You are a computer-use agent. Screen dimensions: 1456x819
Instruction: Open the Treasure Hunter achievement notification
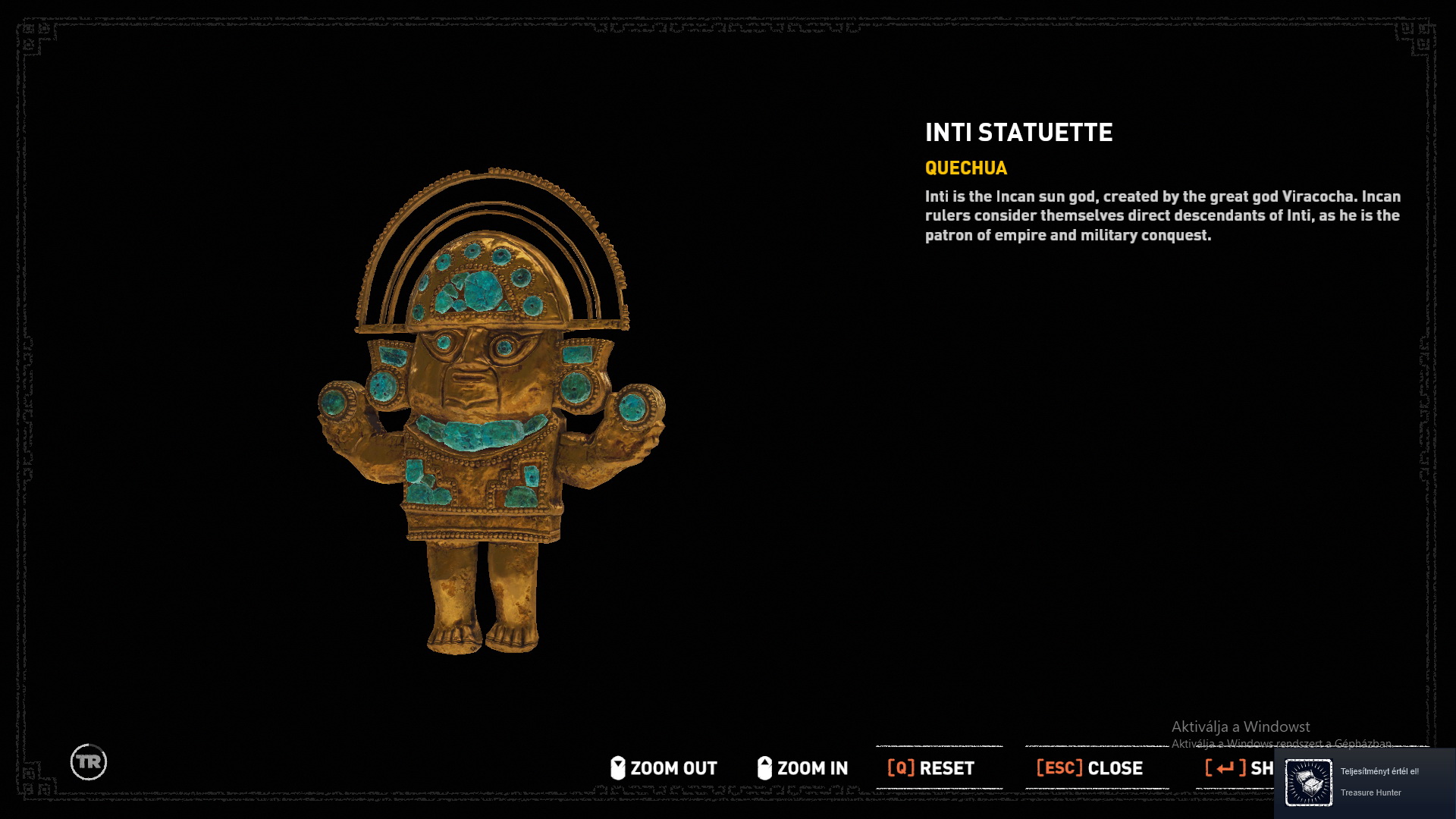click(1365, 783)
